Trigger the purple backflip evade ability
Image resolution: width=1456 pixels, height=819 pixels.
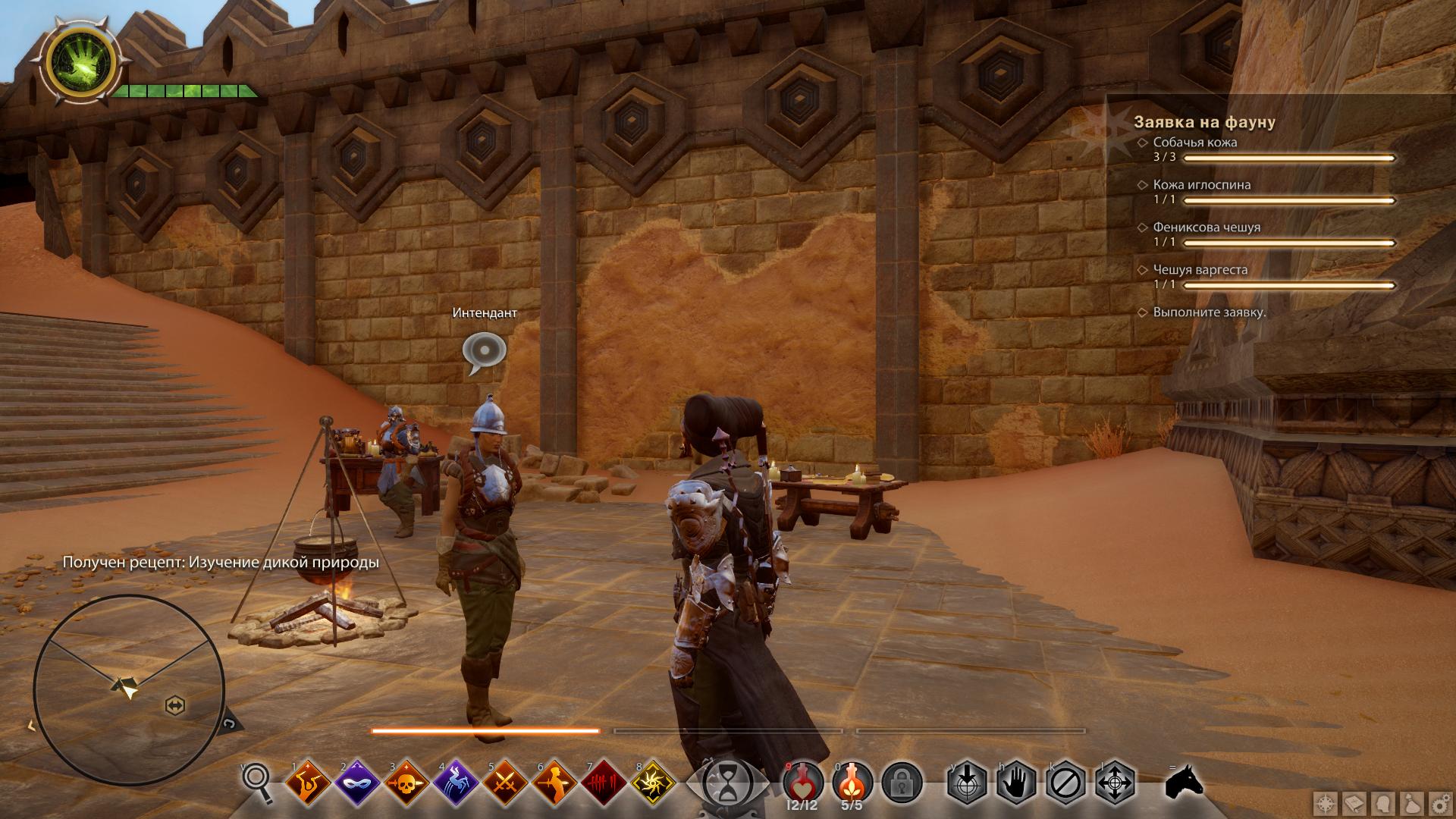click(x=457, y=783)
